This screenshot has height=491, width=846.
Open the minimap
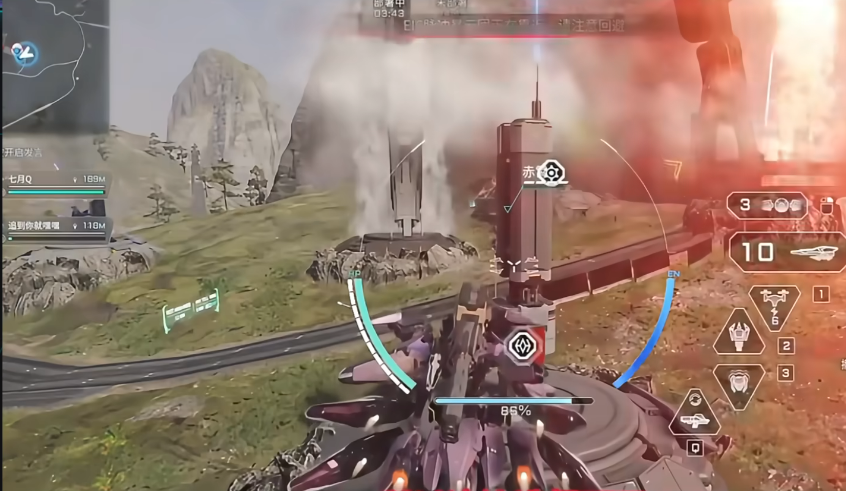pos(54,64)
